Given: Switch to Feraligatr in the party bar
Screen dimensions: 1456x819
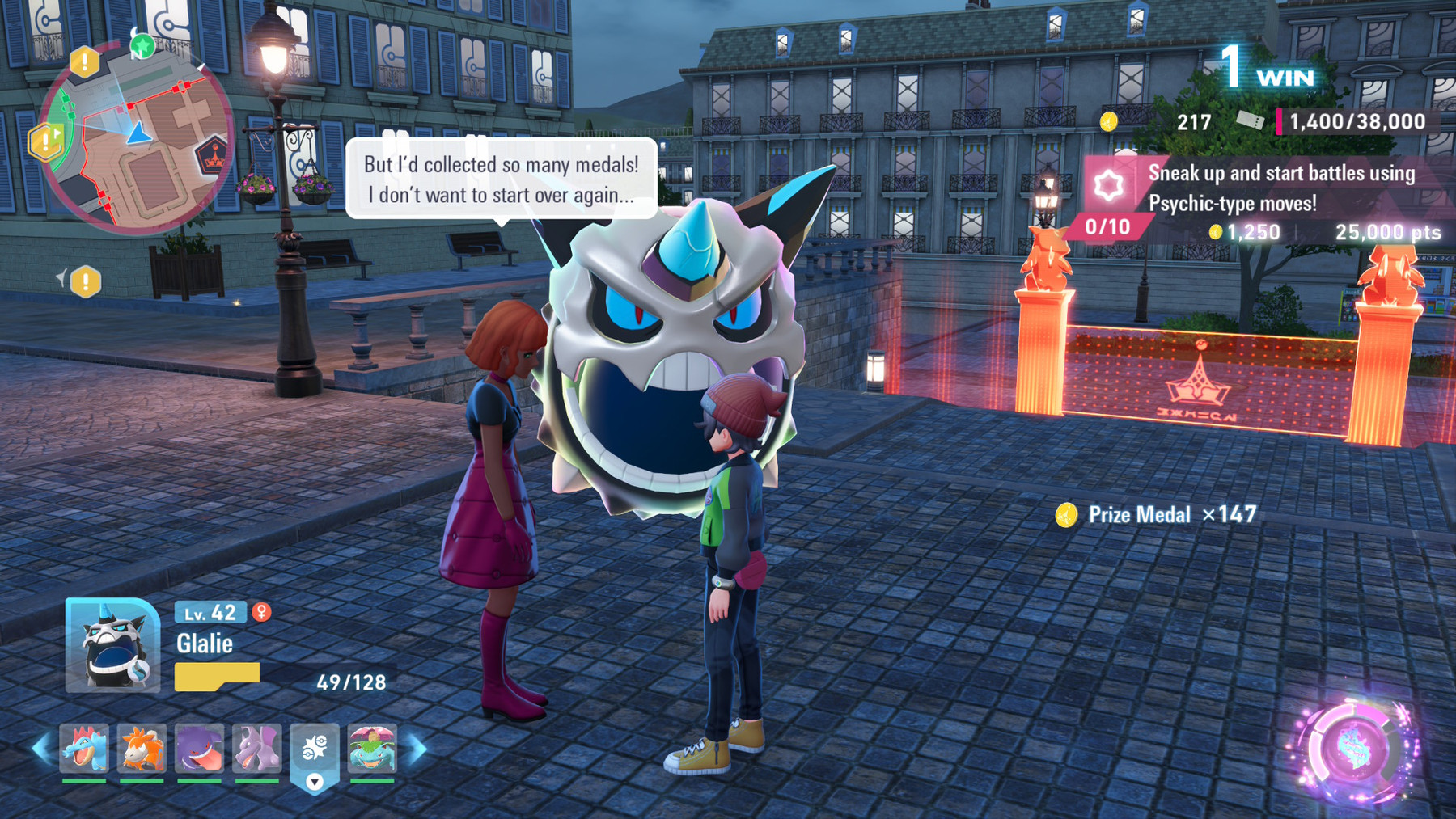Looking at the screenshot, I should [84, 749].
